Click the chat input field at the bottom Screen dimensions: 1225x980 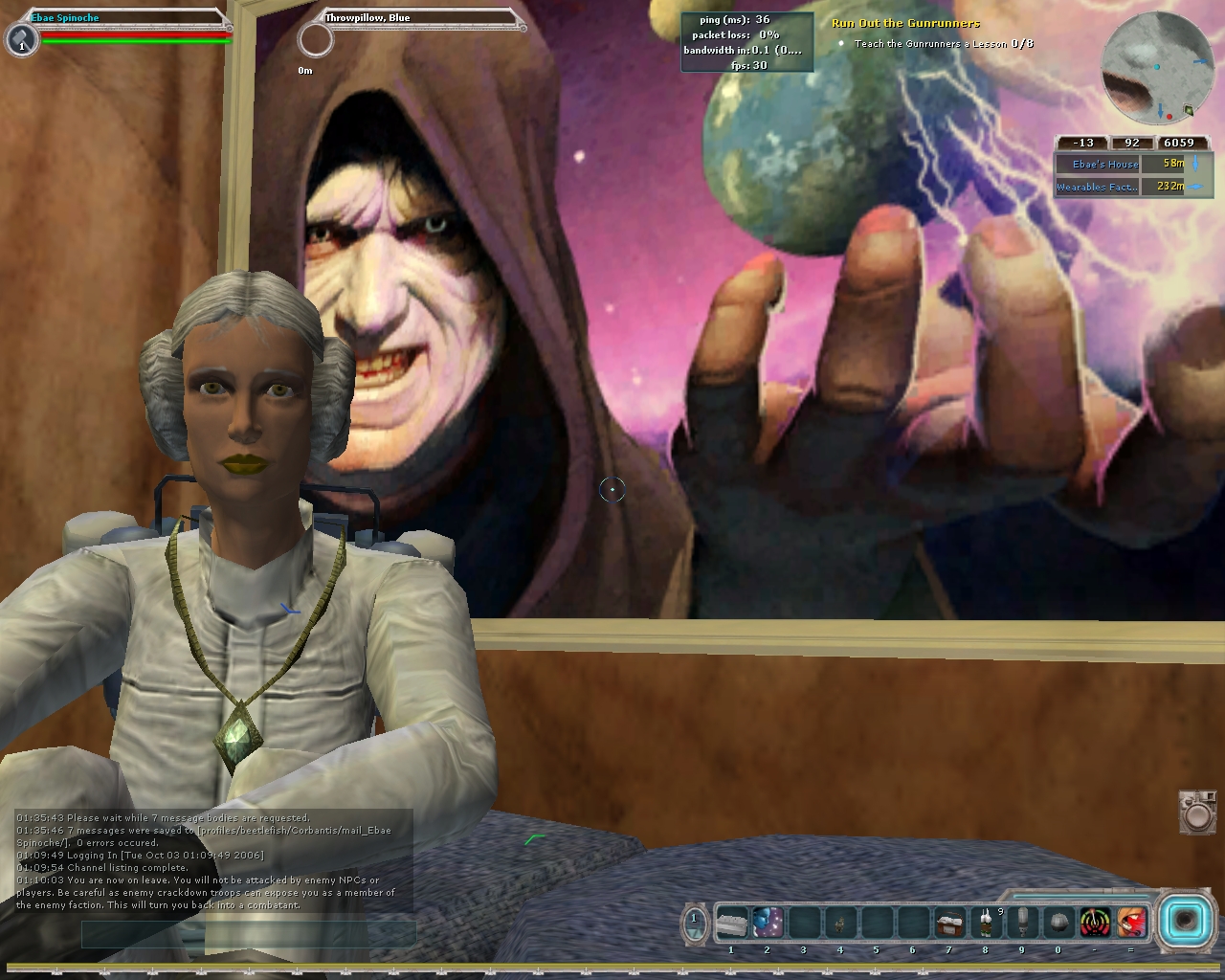tap(247, 933)
